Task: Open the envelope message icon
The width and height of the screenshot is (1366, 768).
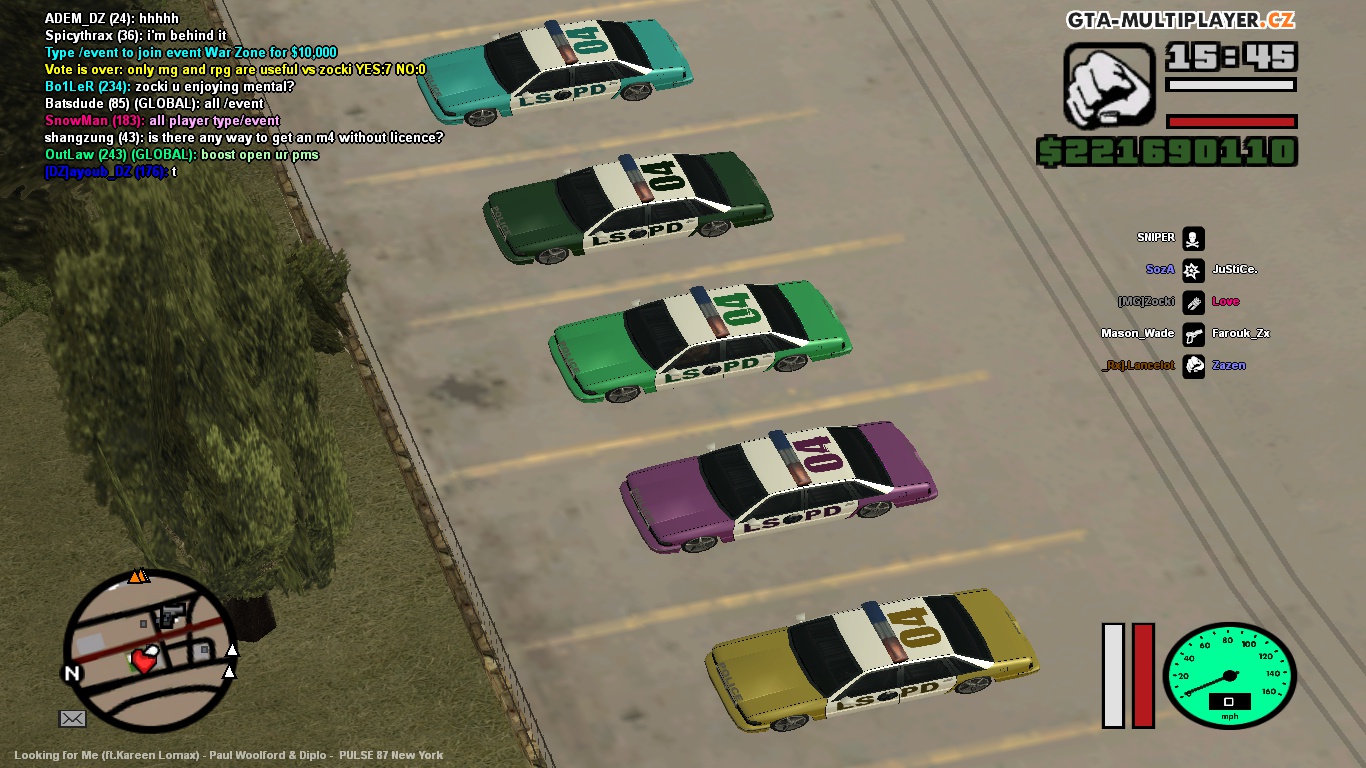Action: [x=72, y=718]
